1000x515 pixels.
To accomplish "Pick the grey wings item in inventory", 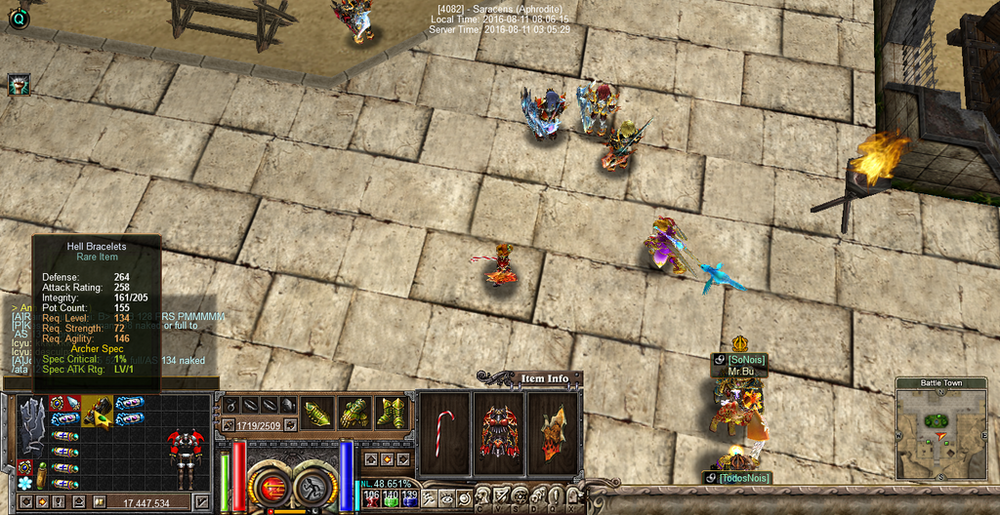I will [x=32, y=422].
